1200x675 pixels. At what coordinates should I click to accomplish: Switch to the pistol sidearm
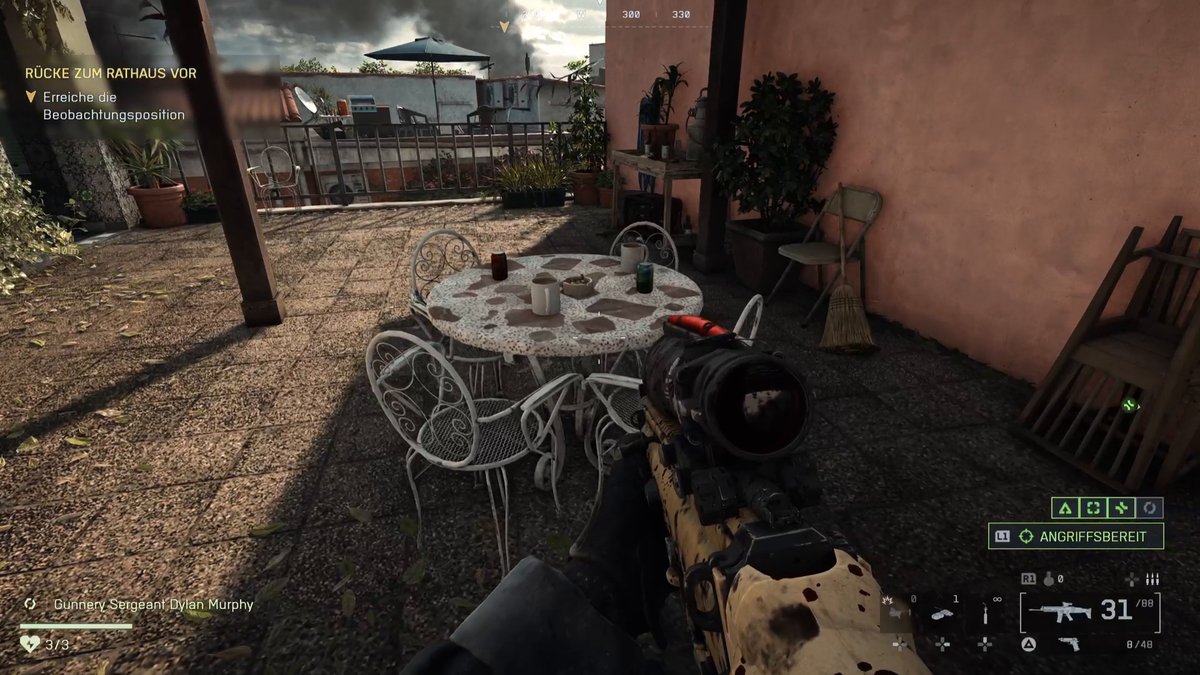[x=1069, y=644]
